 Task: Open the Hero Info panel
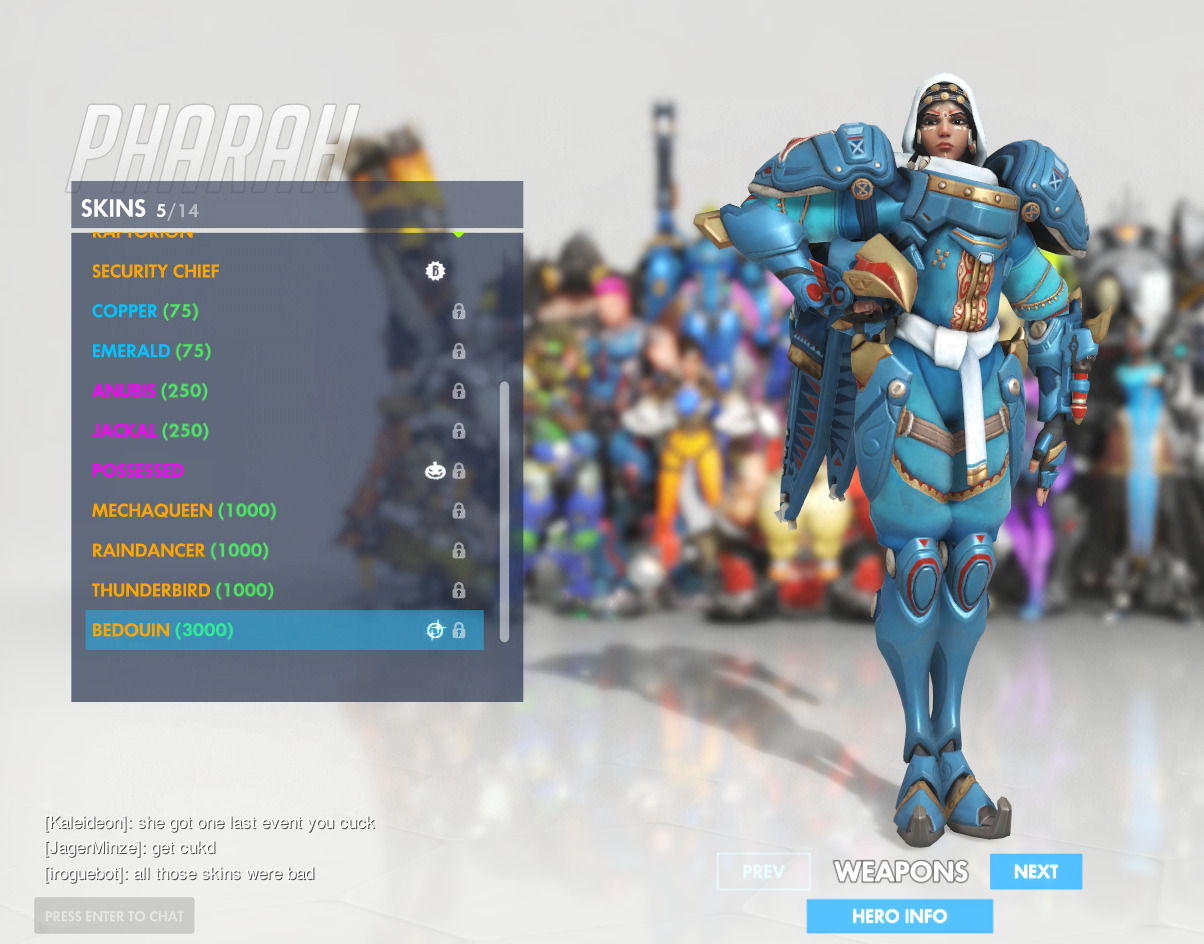click(899, 916)
